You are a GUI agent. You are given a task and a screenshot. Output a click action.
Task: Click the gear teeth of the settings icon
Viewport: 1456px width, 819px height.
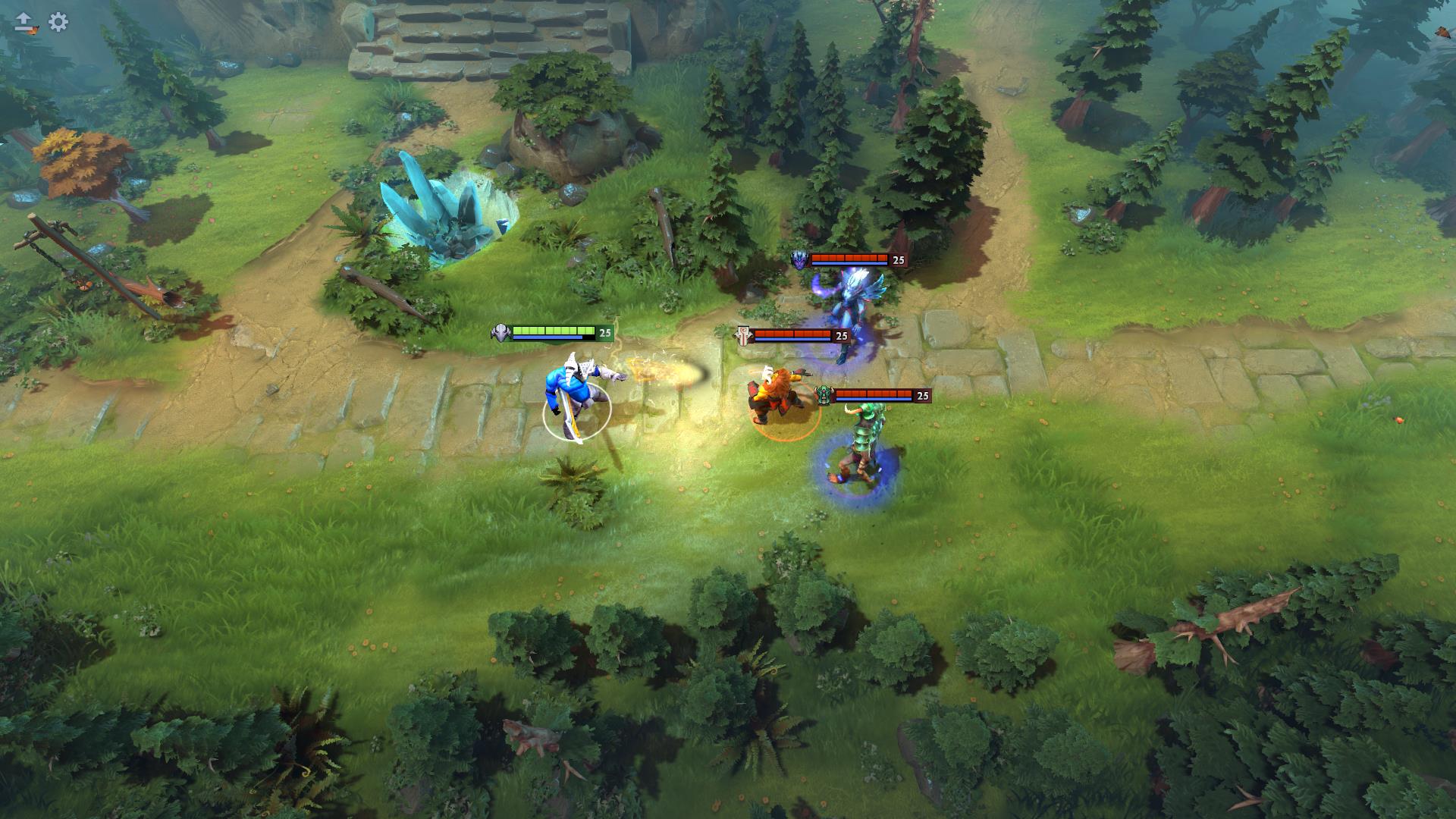pyautogui.click(x=57, y=23)
